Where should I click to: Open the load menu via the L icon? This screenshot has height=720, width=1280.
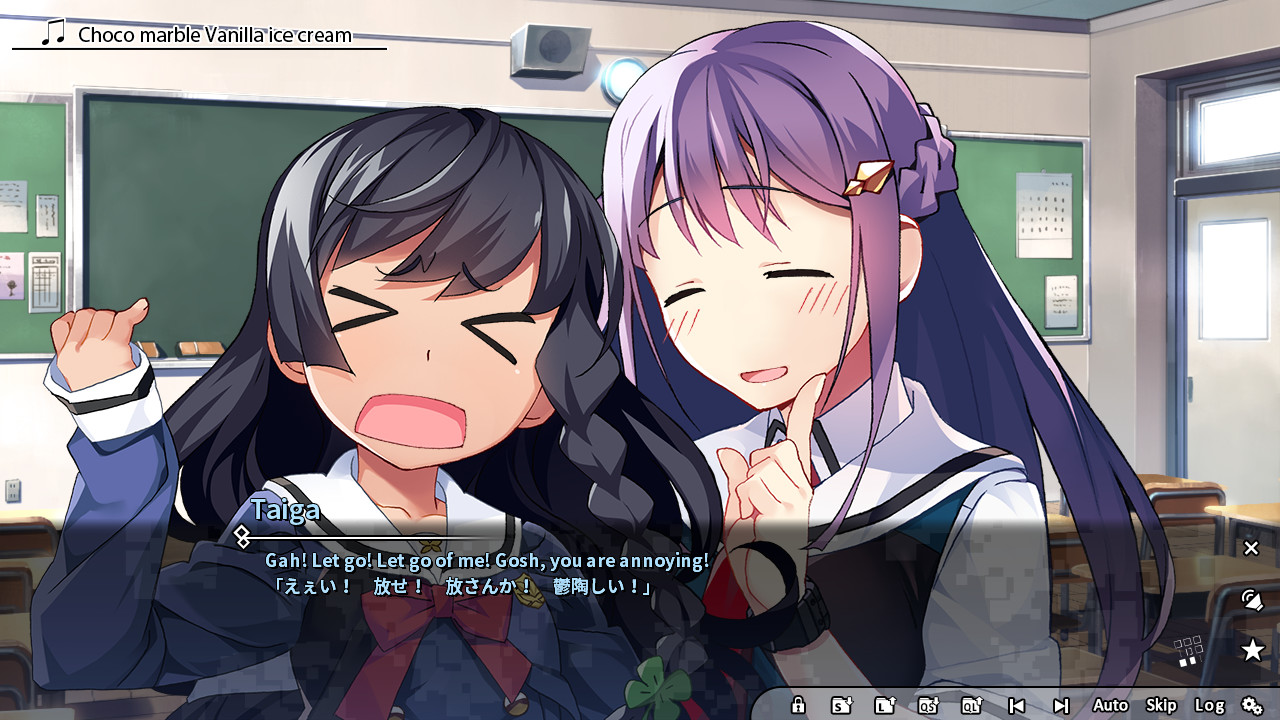886,705
